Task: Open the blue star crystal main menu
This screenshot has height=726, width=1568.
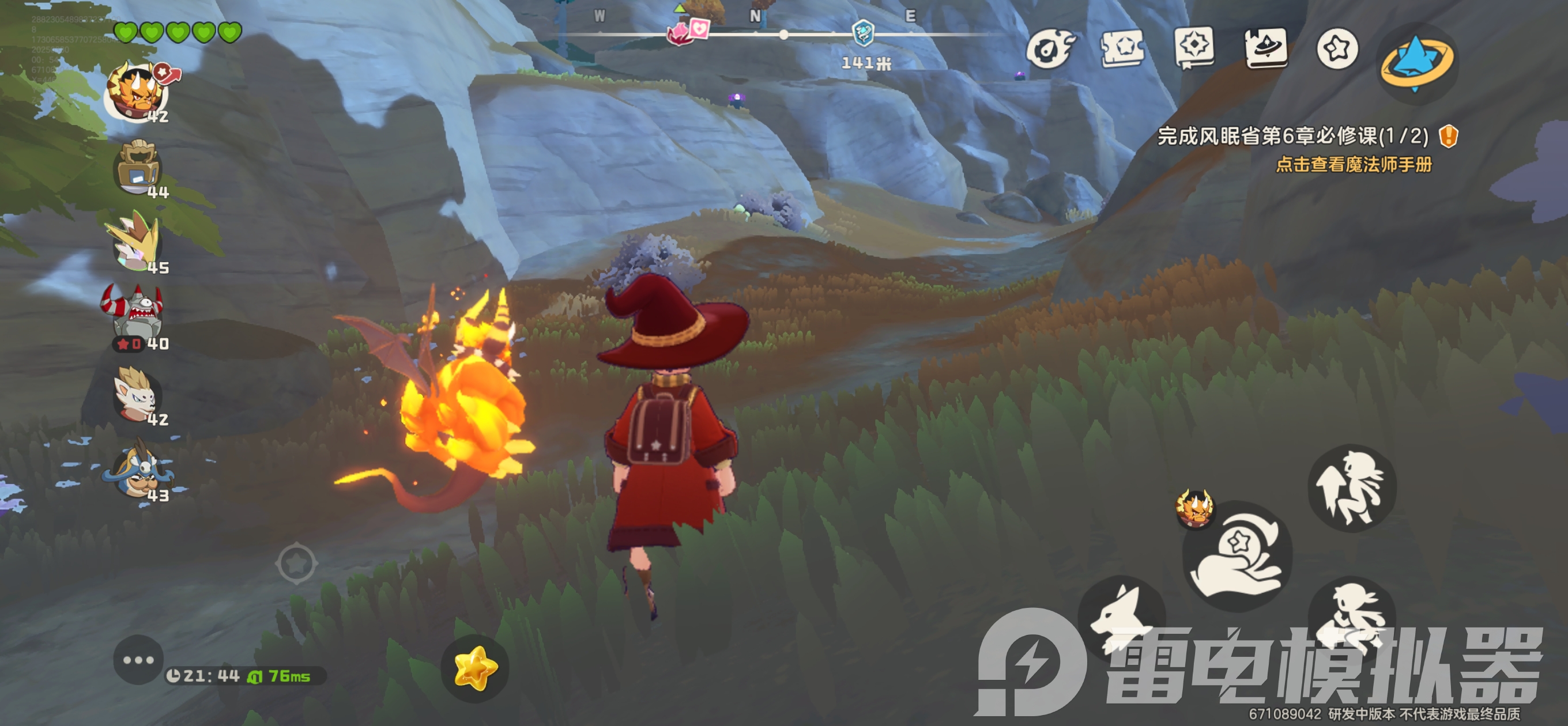Action: coord(1416,61)
